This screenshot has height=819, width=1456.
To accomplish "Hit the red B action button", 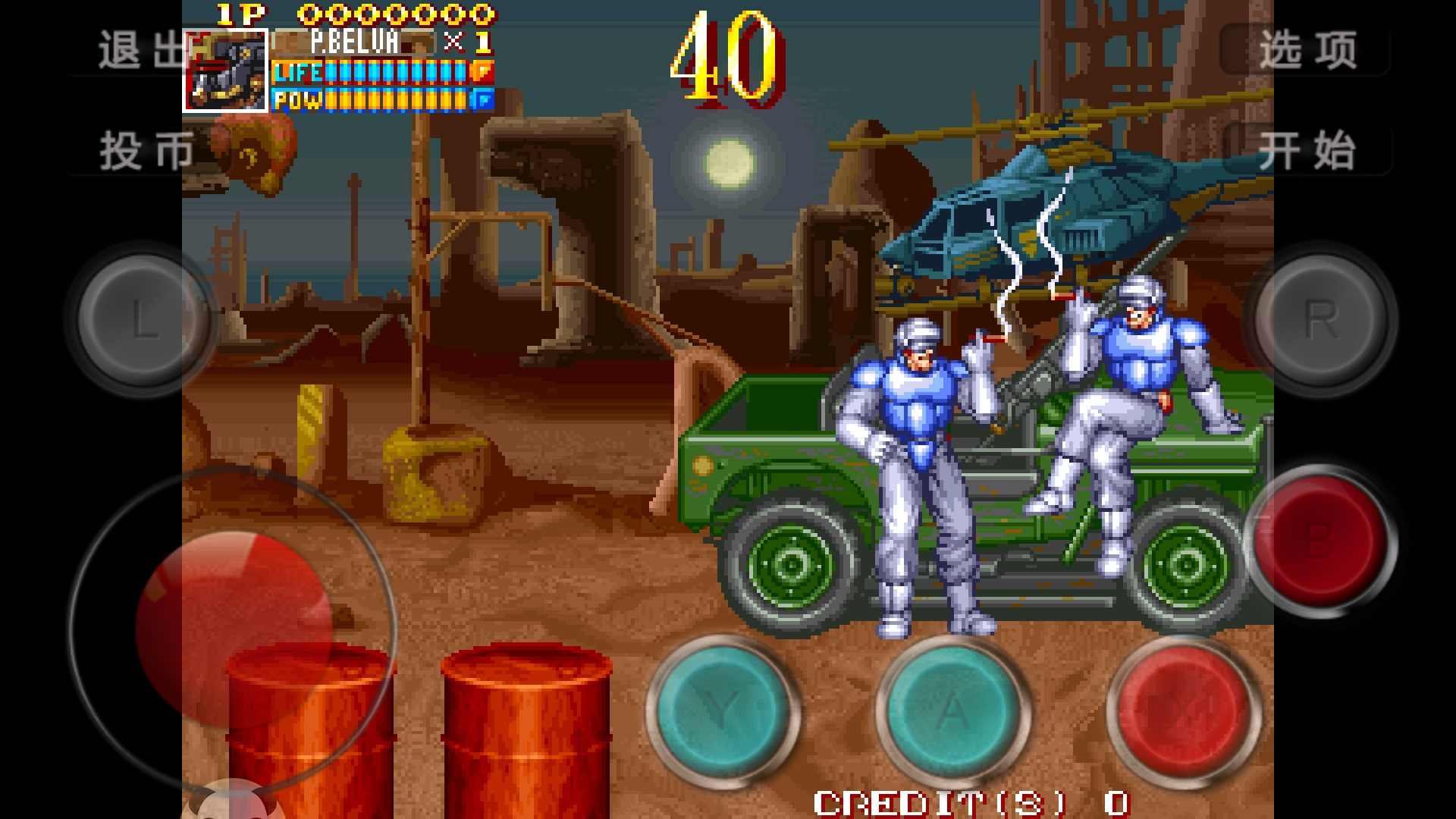I will pos(1320,540).
